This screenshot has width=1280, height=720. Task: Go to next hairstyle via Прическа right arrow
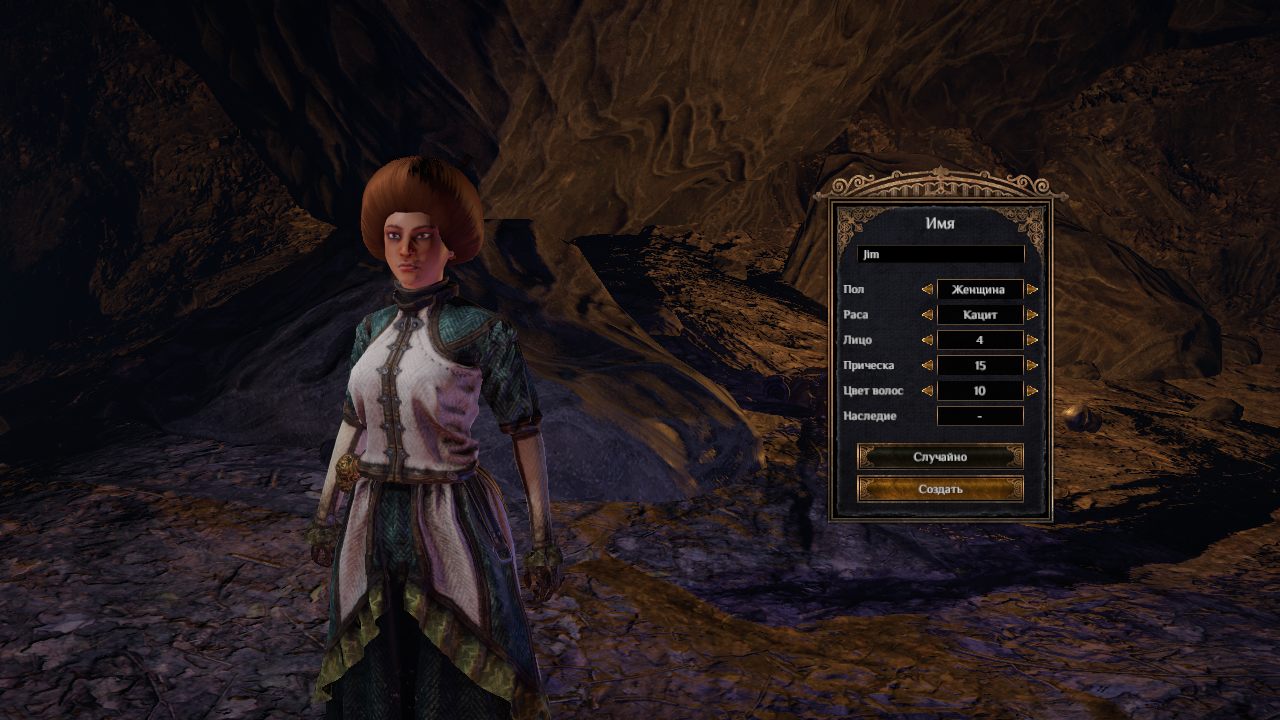click(x=1032, y=366)
